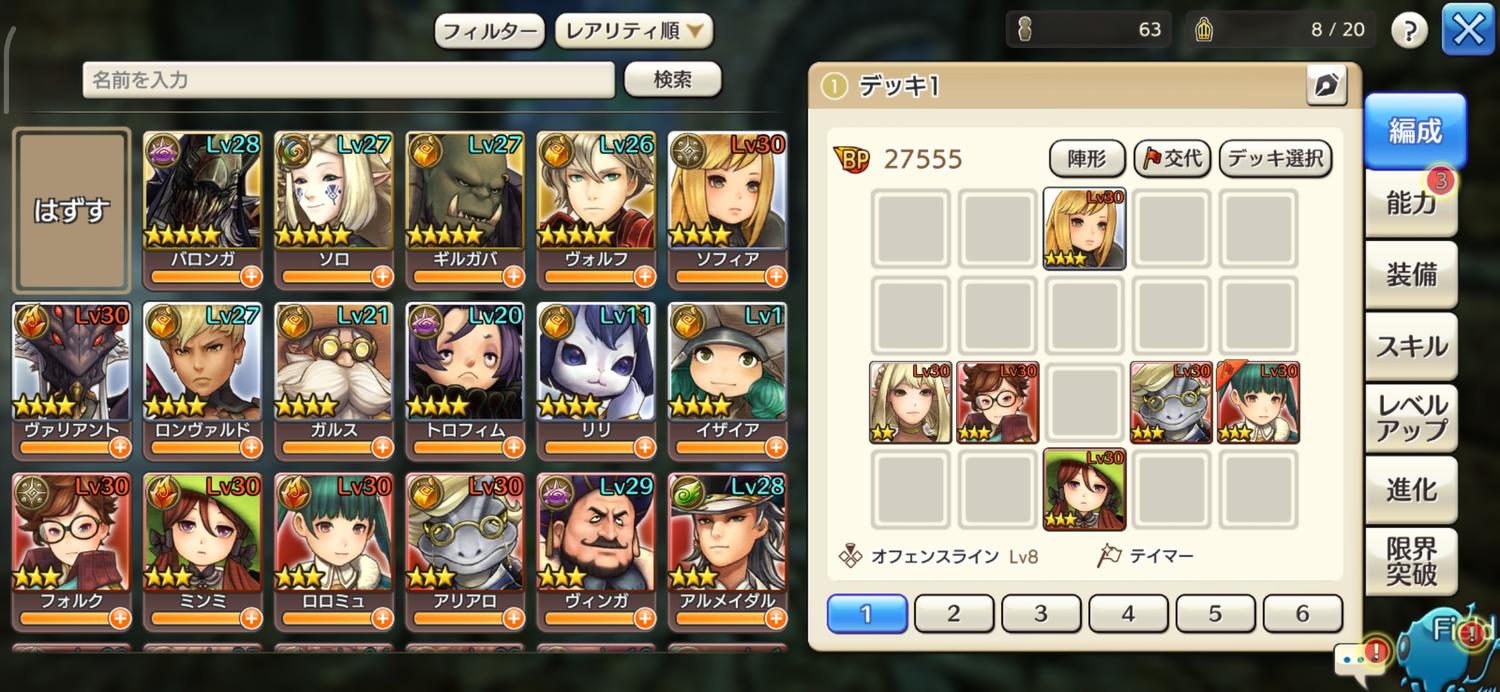Screen dimensions: 1500x692
Task: Open the 装備 equipment tab
Action: pyautogui.click(x=1411, y=275)
